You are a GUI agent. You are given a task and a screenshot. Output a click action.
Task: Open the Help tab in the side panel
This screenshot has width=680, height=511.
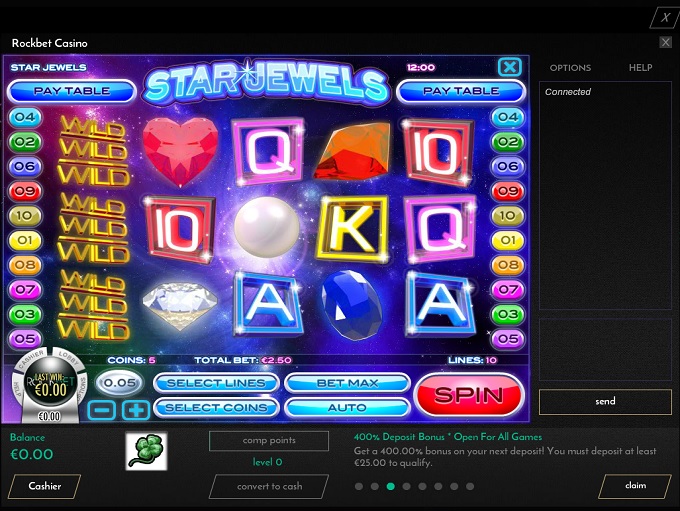coord(640,68)
